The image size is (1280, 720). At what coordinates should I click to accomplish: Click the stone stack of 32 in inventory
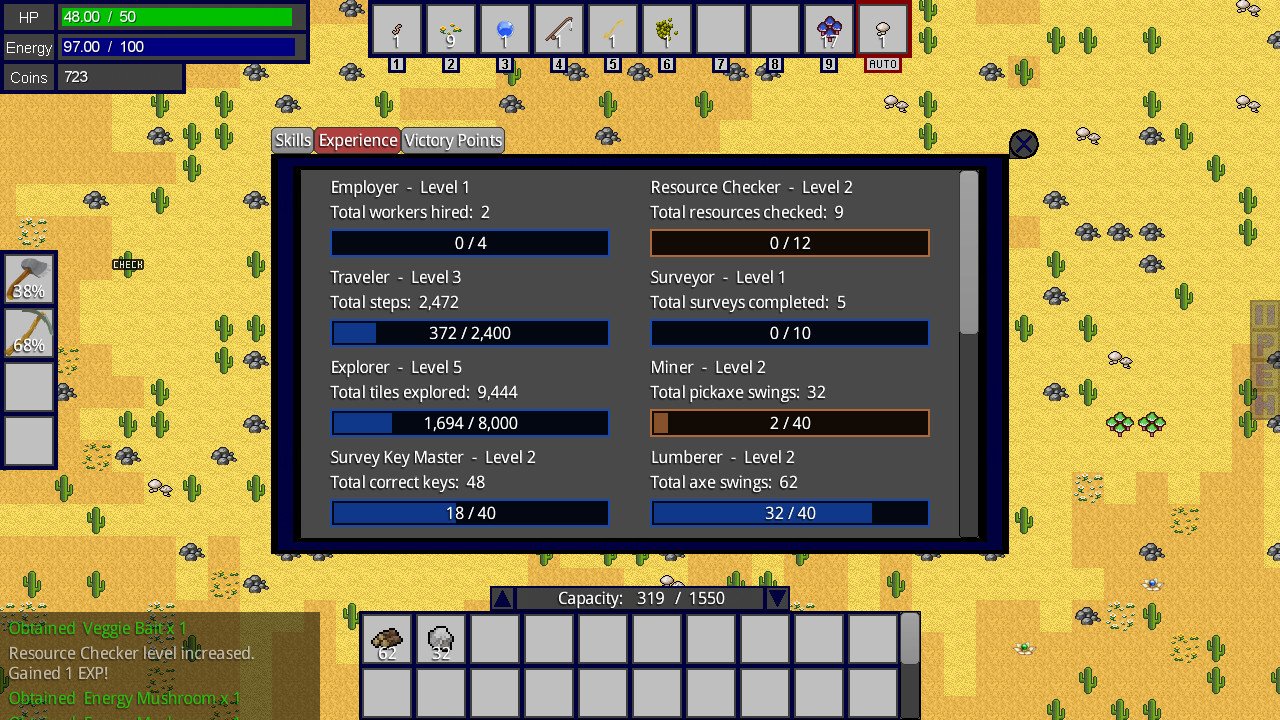click(441, 640)
